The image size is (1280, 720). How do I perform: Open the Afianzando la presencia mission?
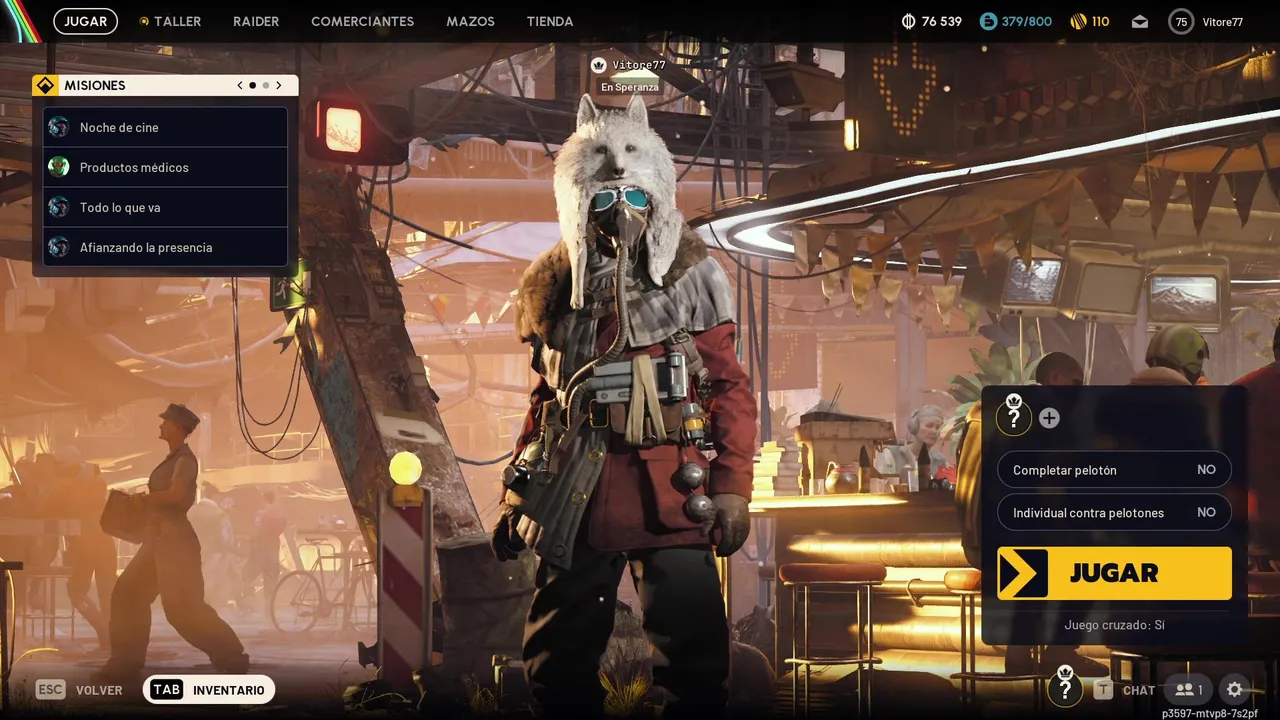[166, 247]
